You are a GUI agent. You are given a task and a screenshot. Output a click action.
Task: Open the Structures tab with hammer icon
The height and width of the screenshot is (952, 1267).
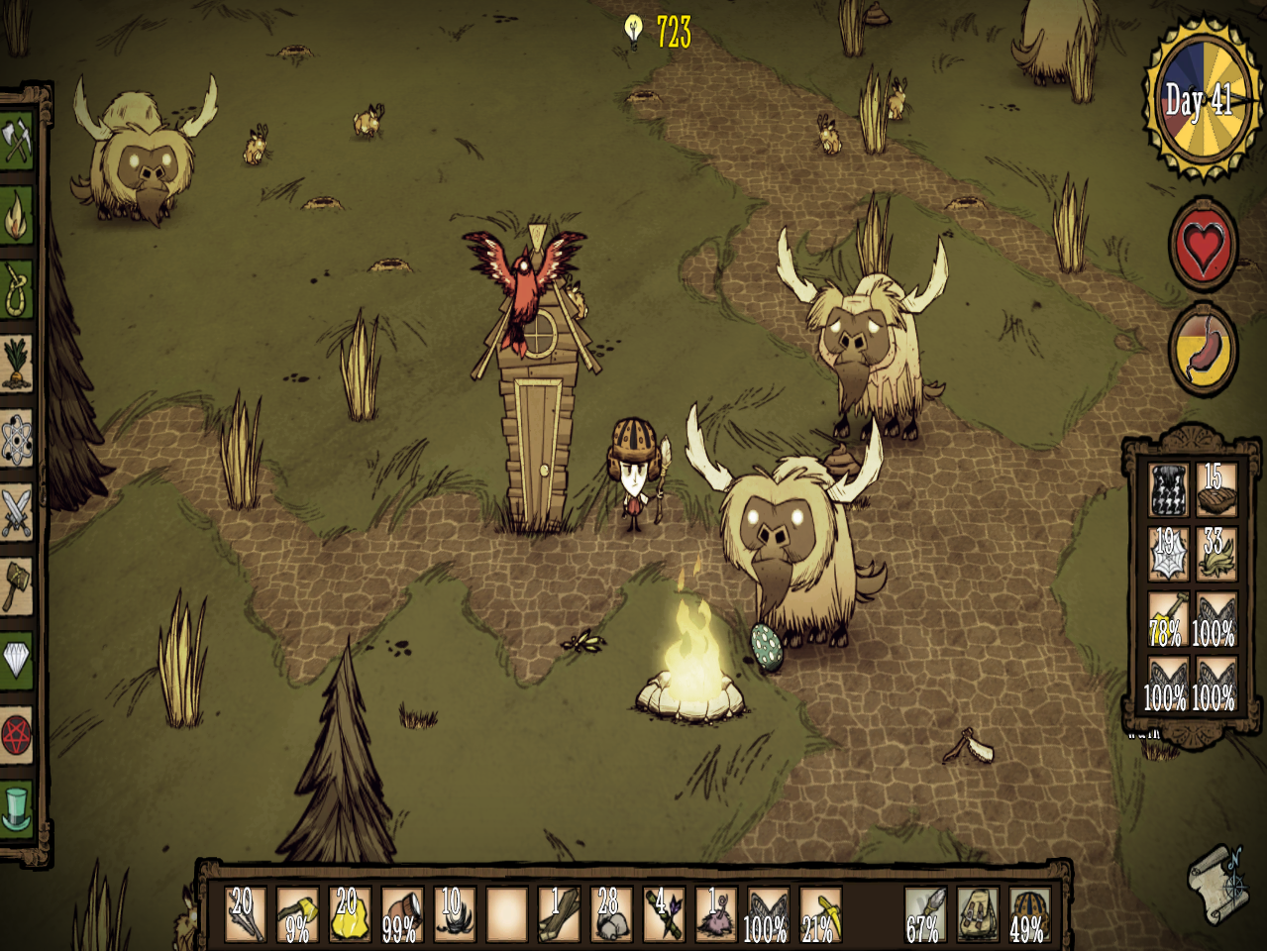[16, 585]
